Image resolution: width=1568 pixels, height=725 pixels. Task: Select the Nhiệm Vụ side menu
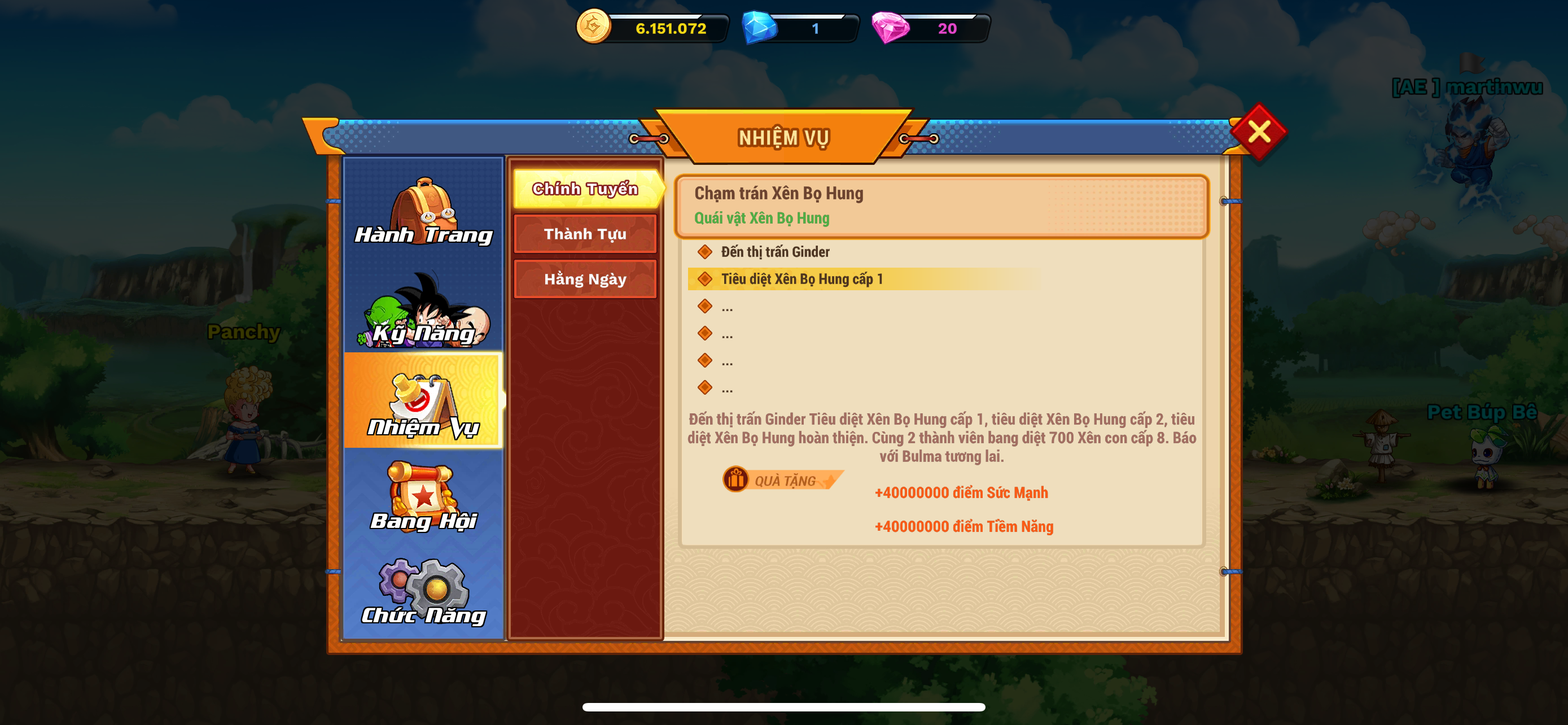click(424, 402)
